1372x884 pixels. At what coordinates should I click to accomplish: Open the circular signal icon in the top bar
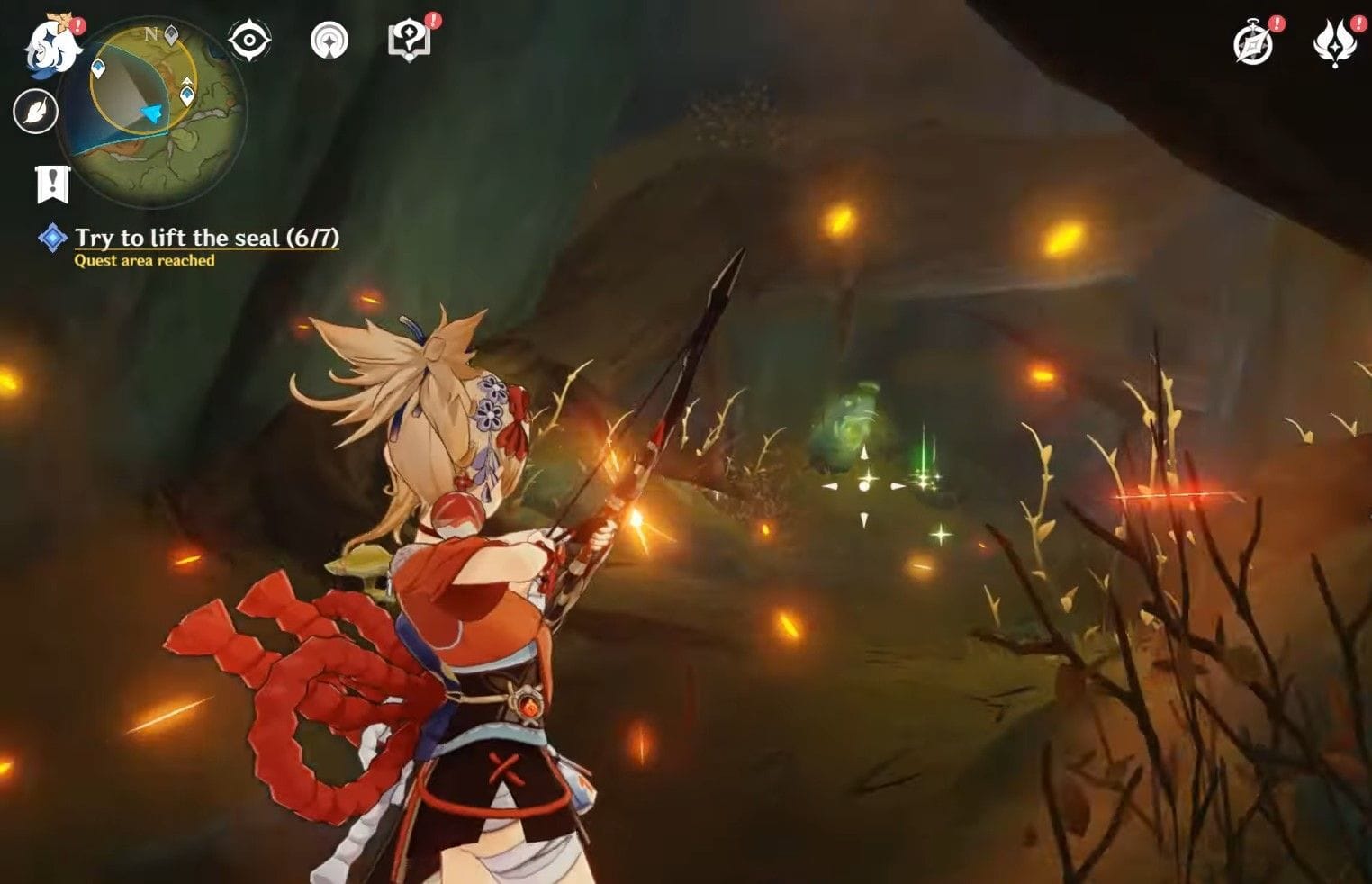pos(329,41)
